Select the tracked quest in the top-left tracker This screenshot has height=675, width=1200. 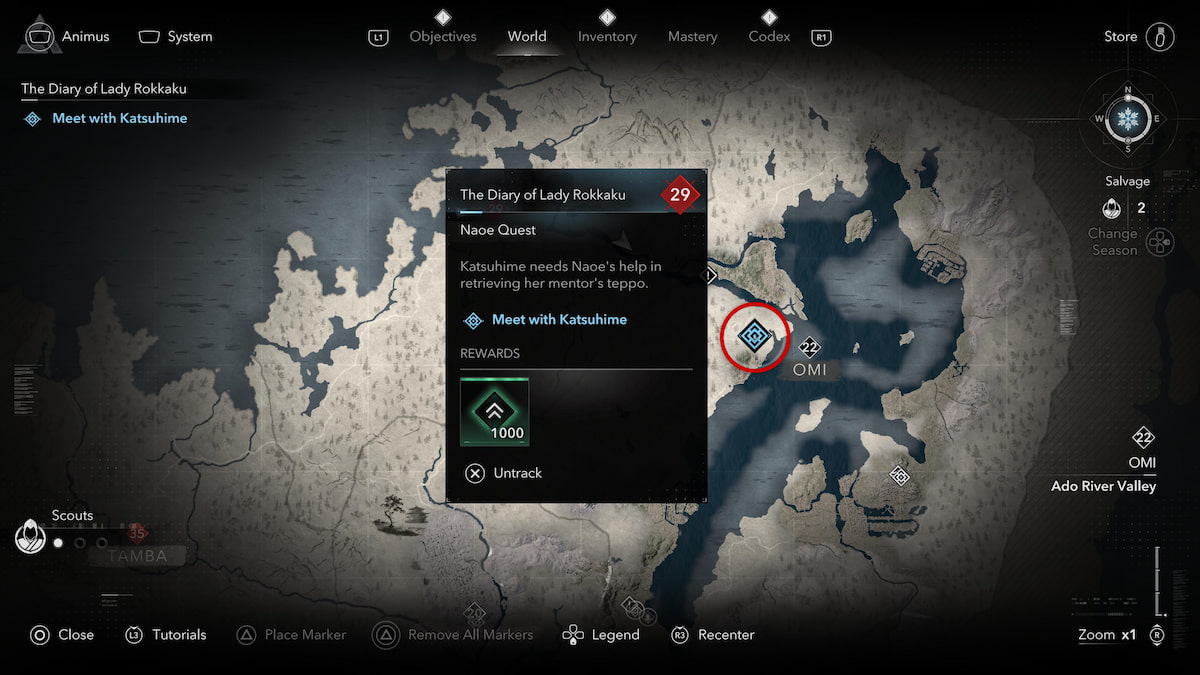[119, 118]
